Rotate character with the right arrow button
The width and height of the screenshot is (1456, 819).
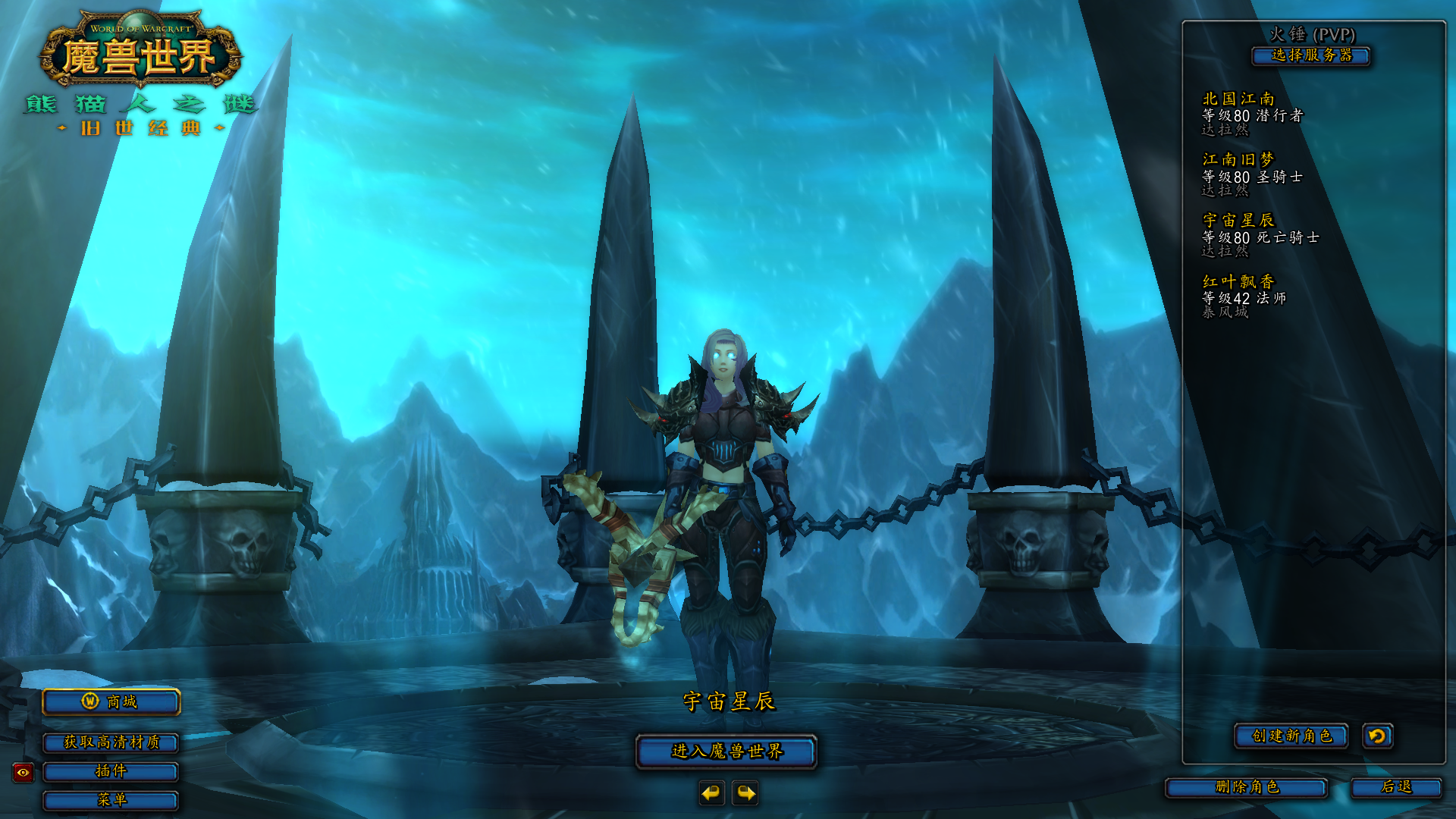745,793
